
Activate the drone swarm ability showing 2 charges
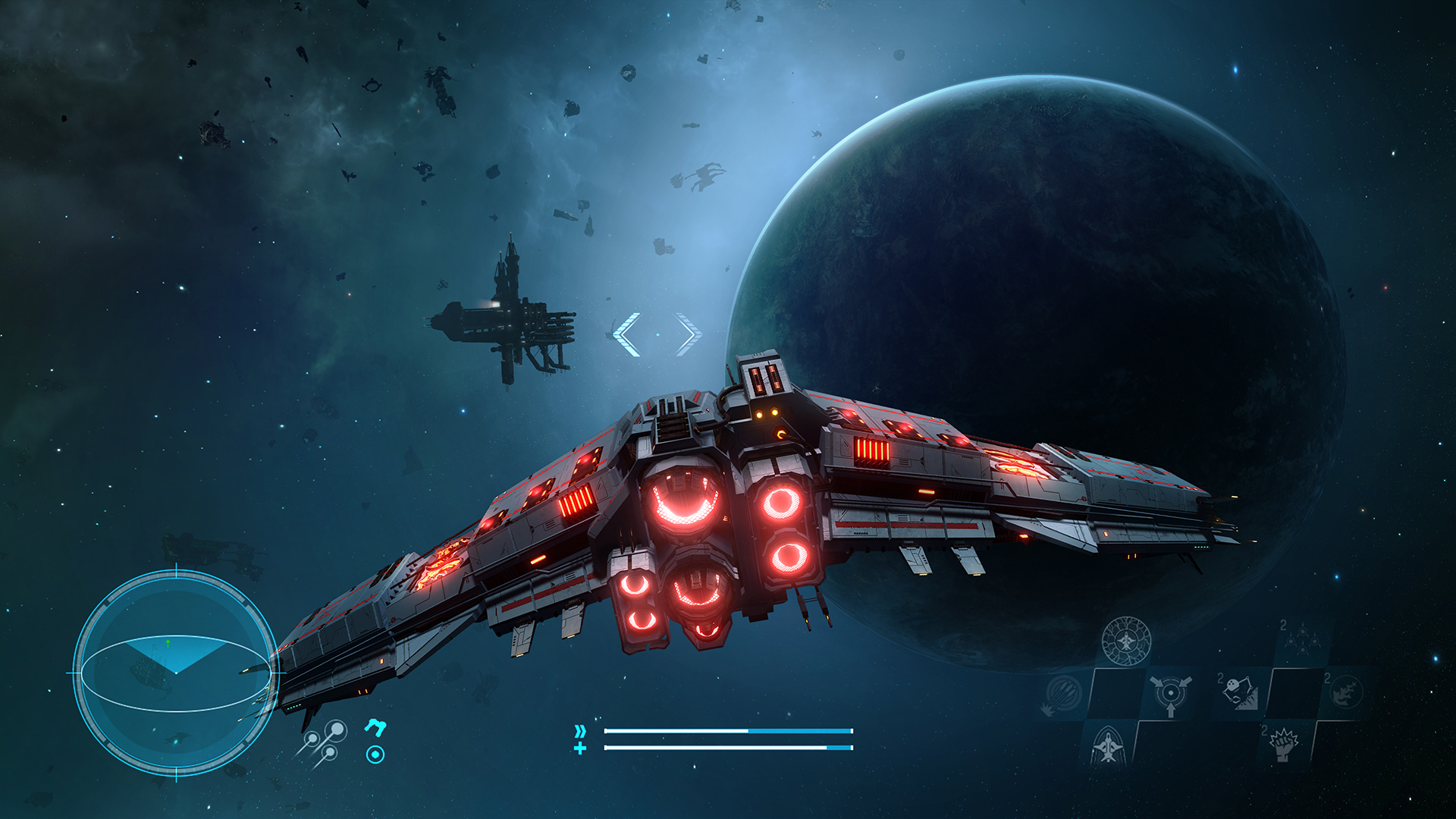tap(1303, 641)
